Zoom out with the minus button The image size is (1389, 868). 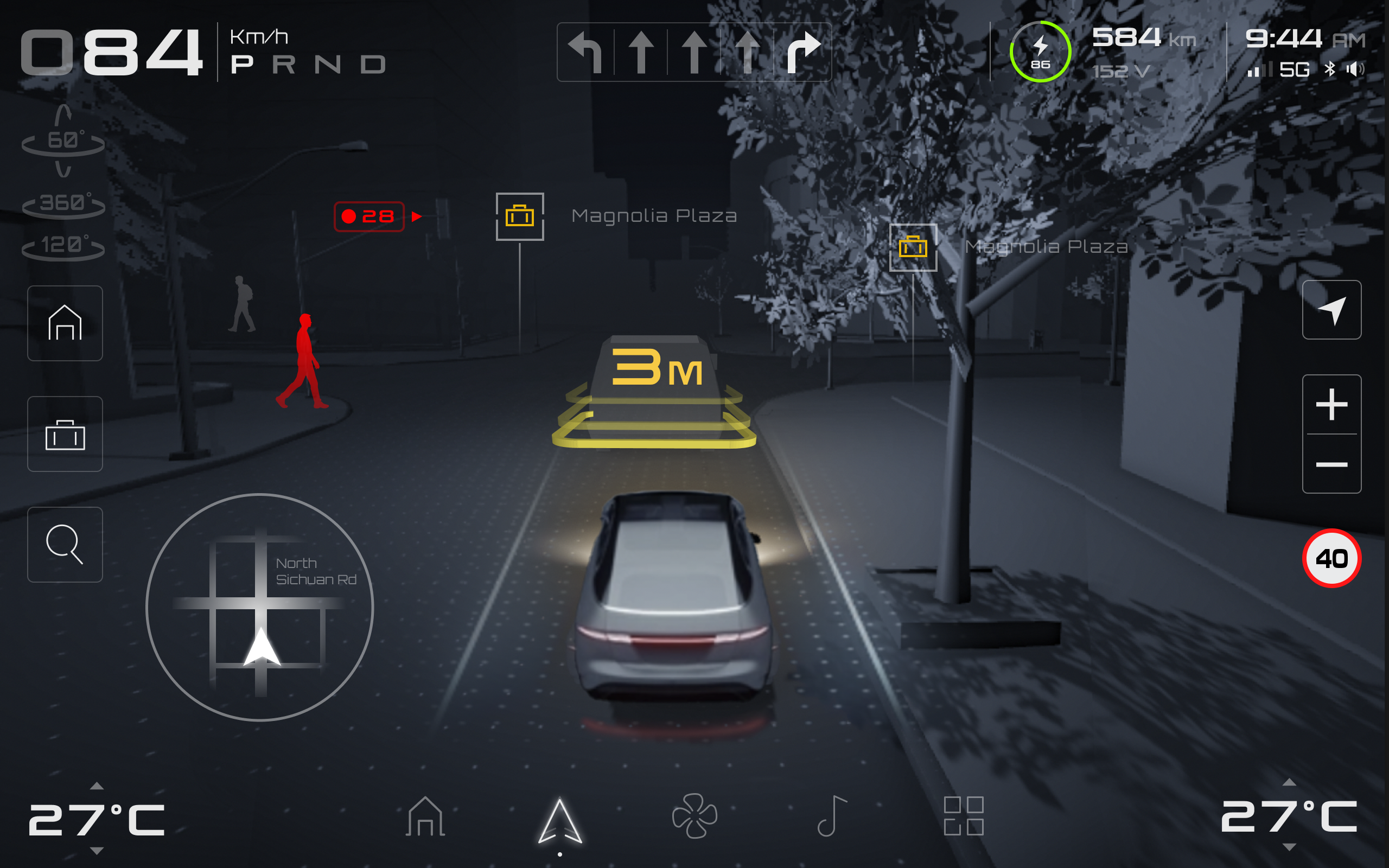point(1331,464)
